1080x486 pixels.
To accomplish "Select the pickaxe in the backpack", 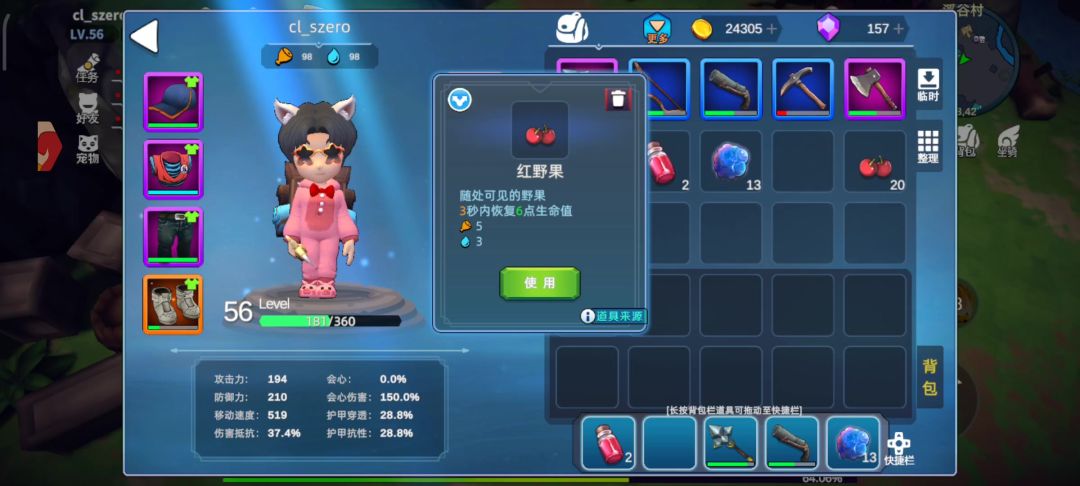I will (803, 89).
